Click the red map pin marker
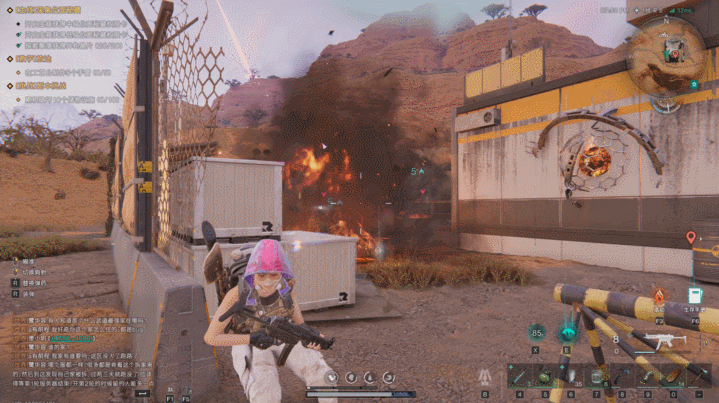This screenshot has width=719, height=403. (690, 238)
